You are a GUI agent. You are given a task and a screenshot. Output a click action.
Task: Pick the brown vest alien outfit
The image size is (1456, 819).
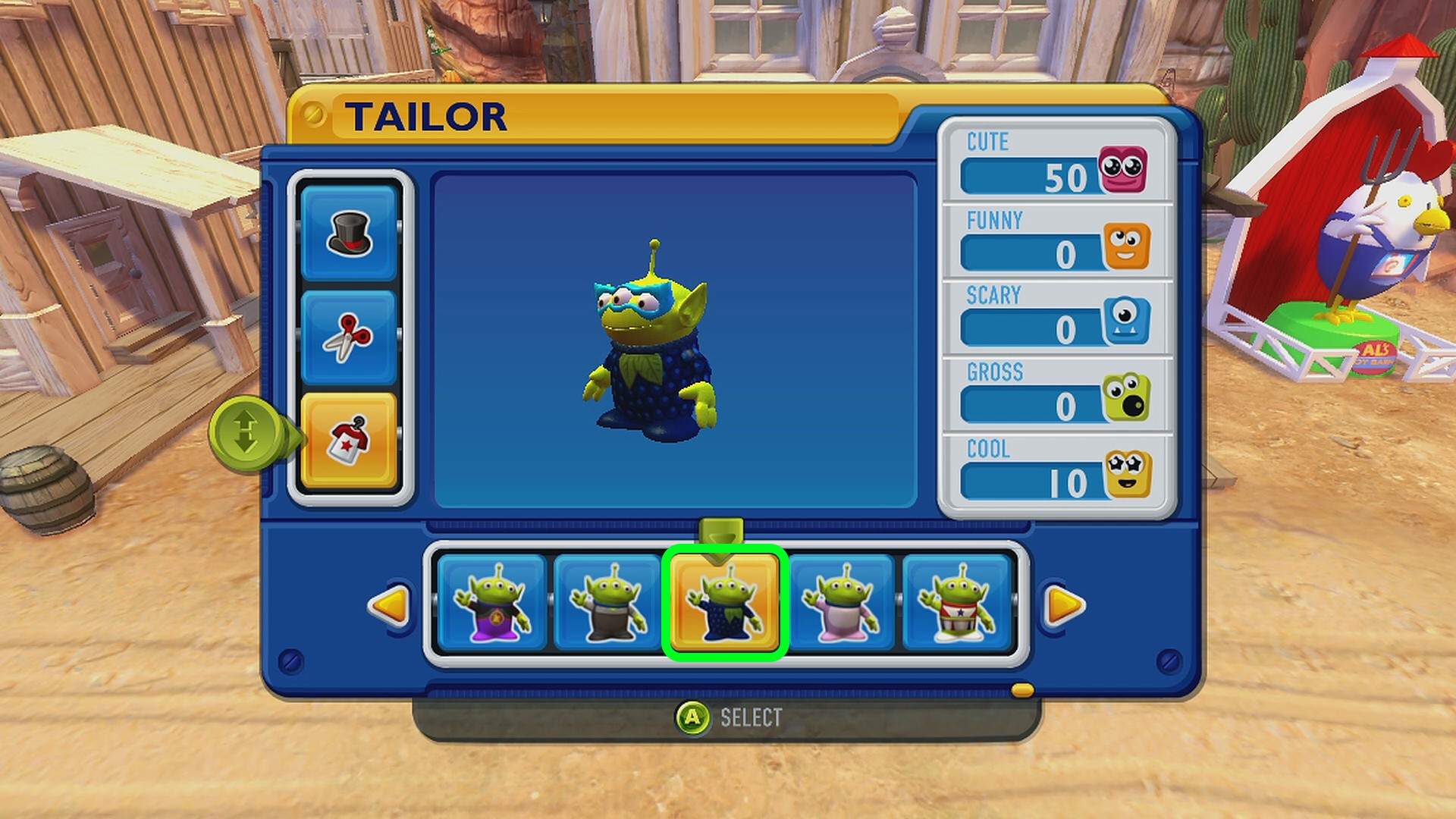(607, 604)
